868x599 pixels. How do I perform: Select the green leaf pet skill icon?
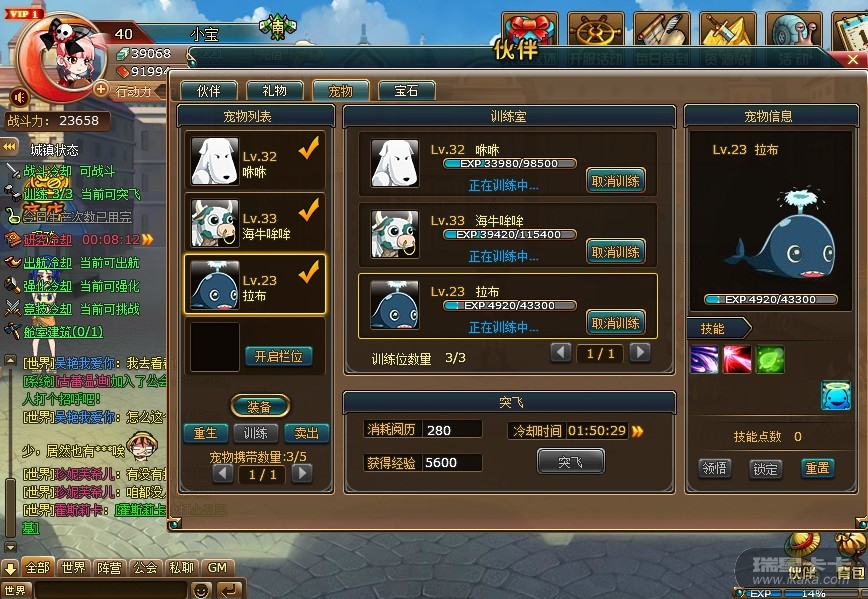click(770, 359)
